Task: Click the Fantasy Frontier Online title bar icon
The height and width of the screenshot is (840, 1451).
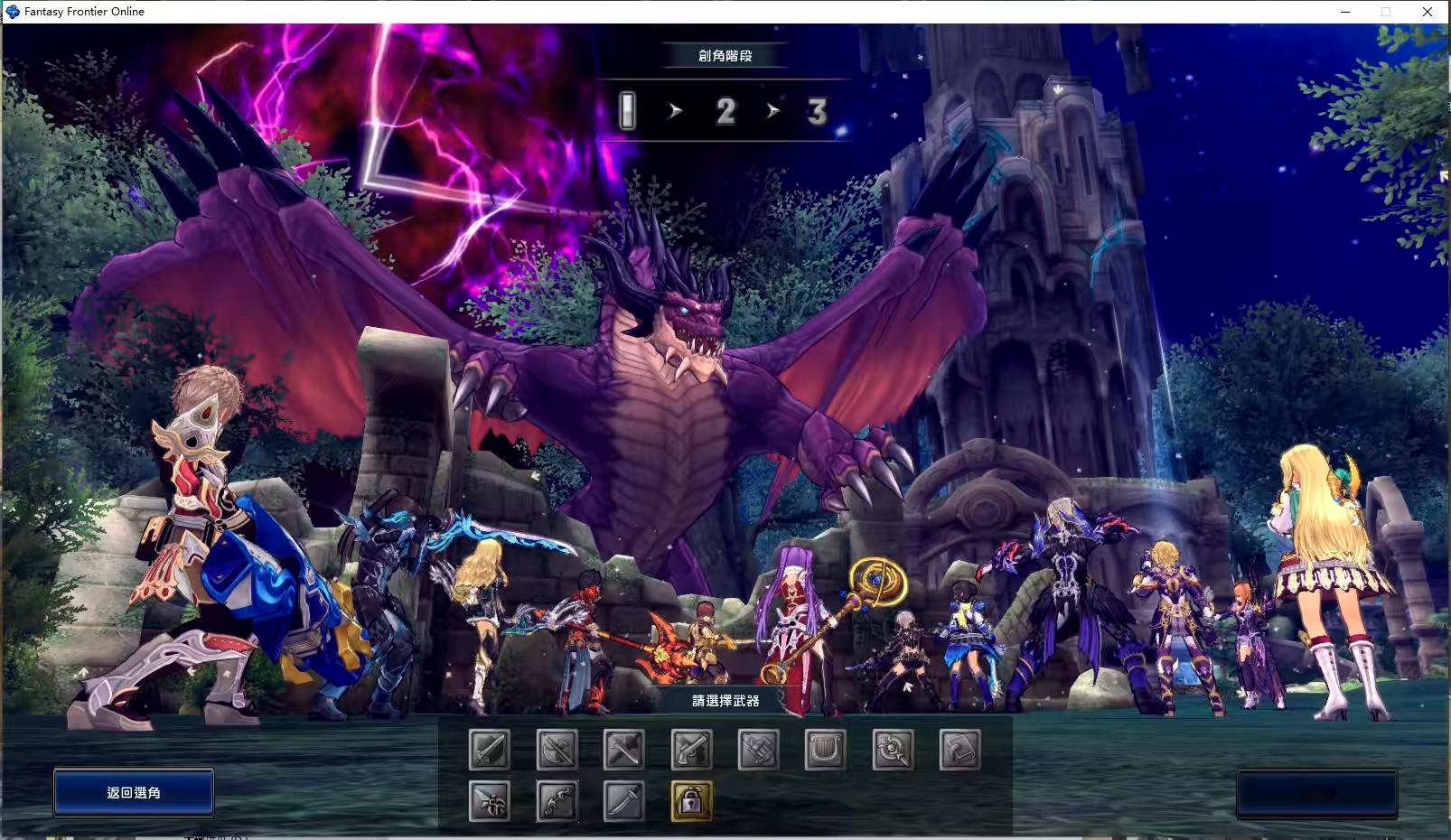Action: (13, 11)
